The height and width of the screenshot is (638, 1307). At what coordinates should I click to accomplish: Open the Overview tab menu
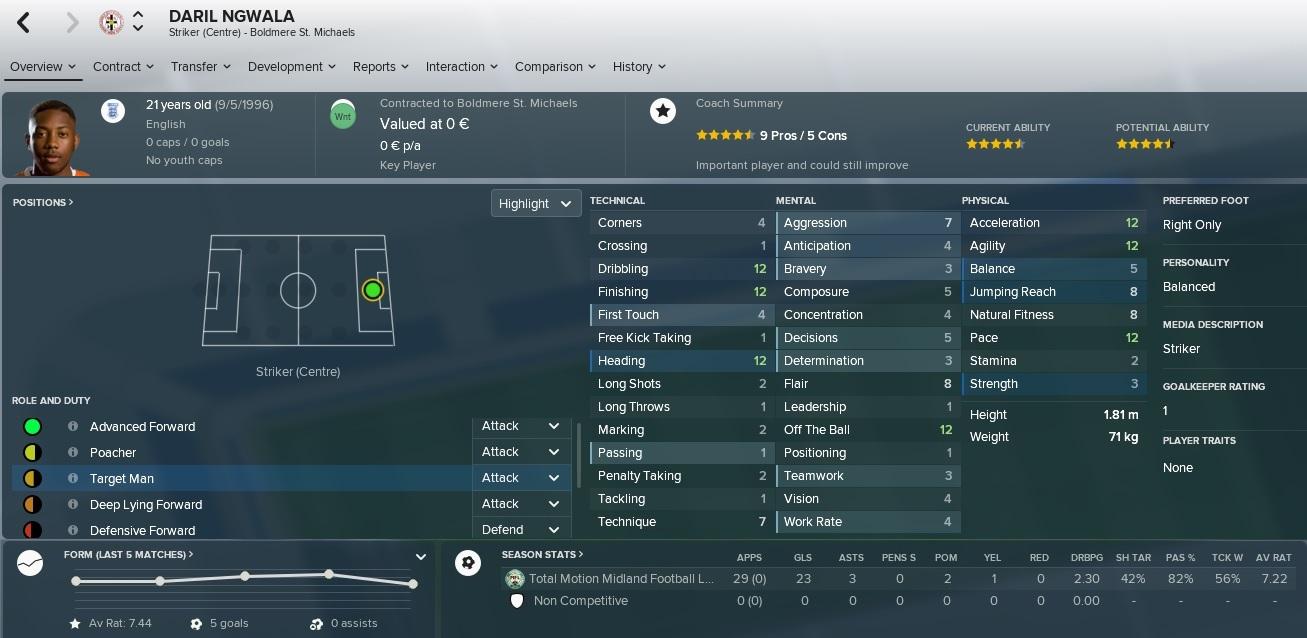tap(43, 67)
